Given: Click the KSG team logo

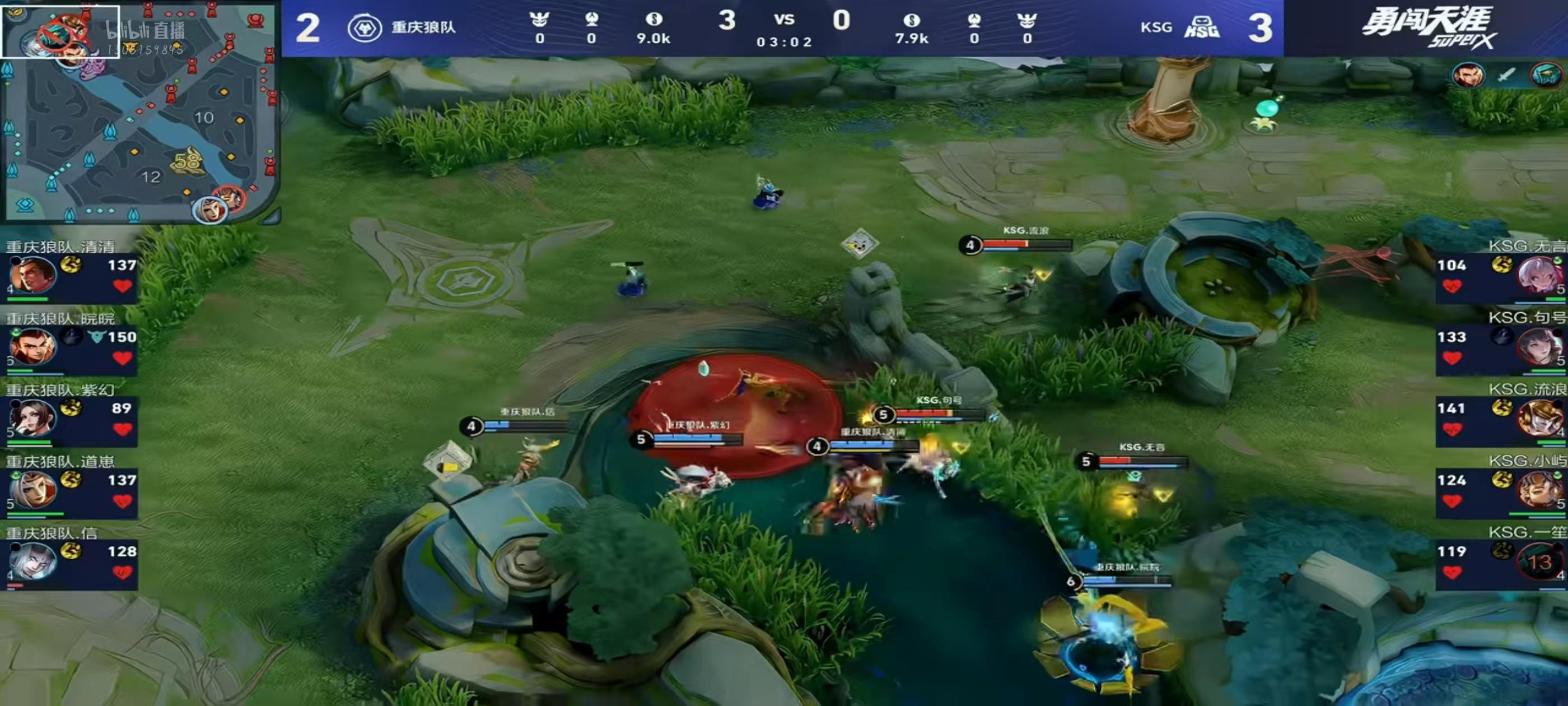Looking at the screenshot, I should coord(1202,28).
